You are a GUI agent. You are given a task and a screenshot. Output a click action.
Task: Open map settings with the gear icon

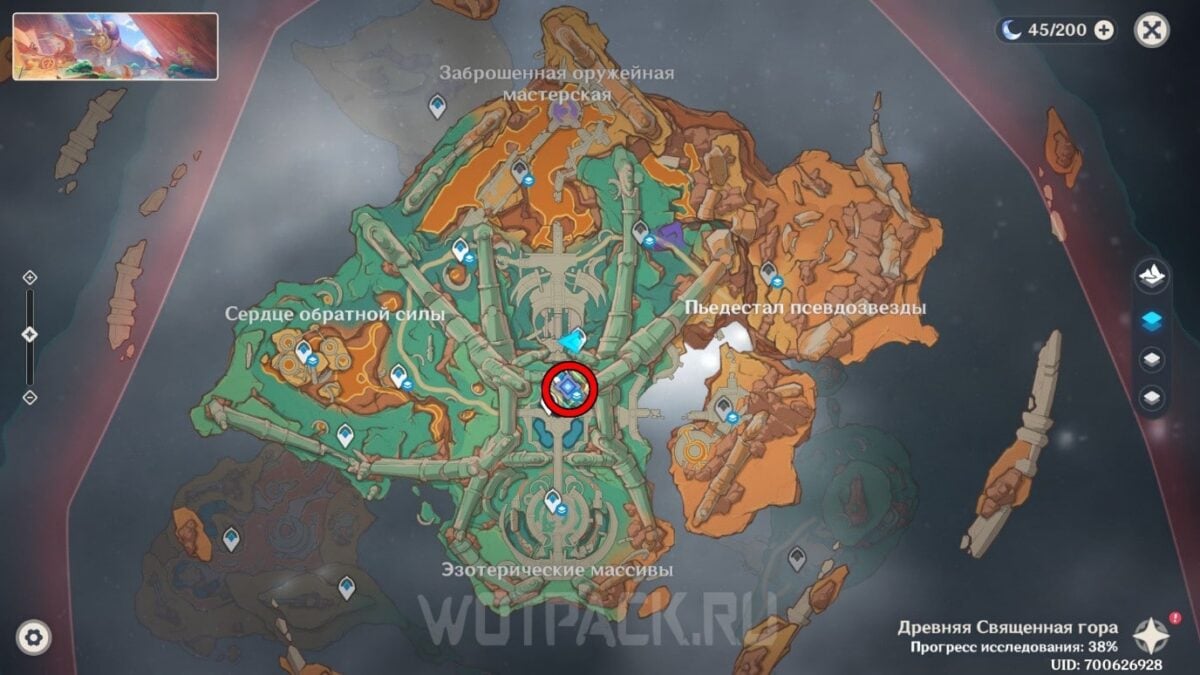(33, 637)
